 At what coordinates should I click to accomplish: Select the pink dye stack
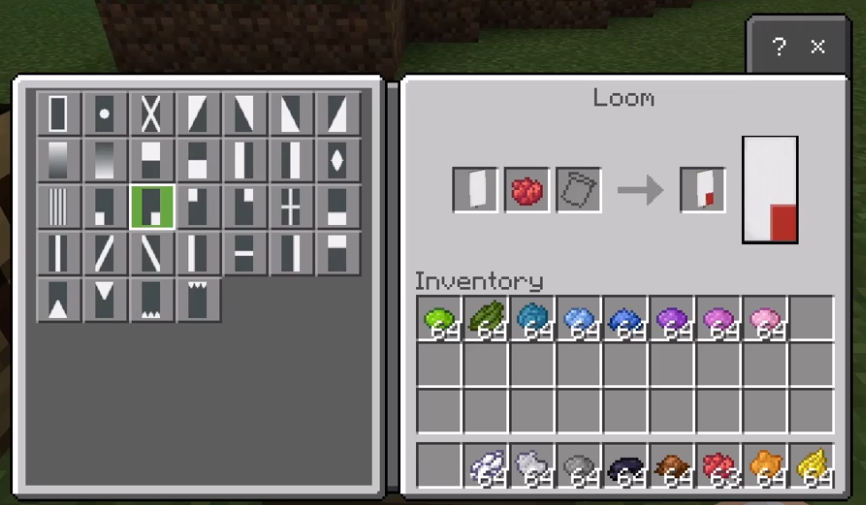(x=764, y=318)
